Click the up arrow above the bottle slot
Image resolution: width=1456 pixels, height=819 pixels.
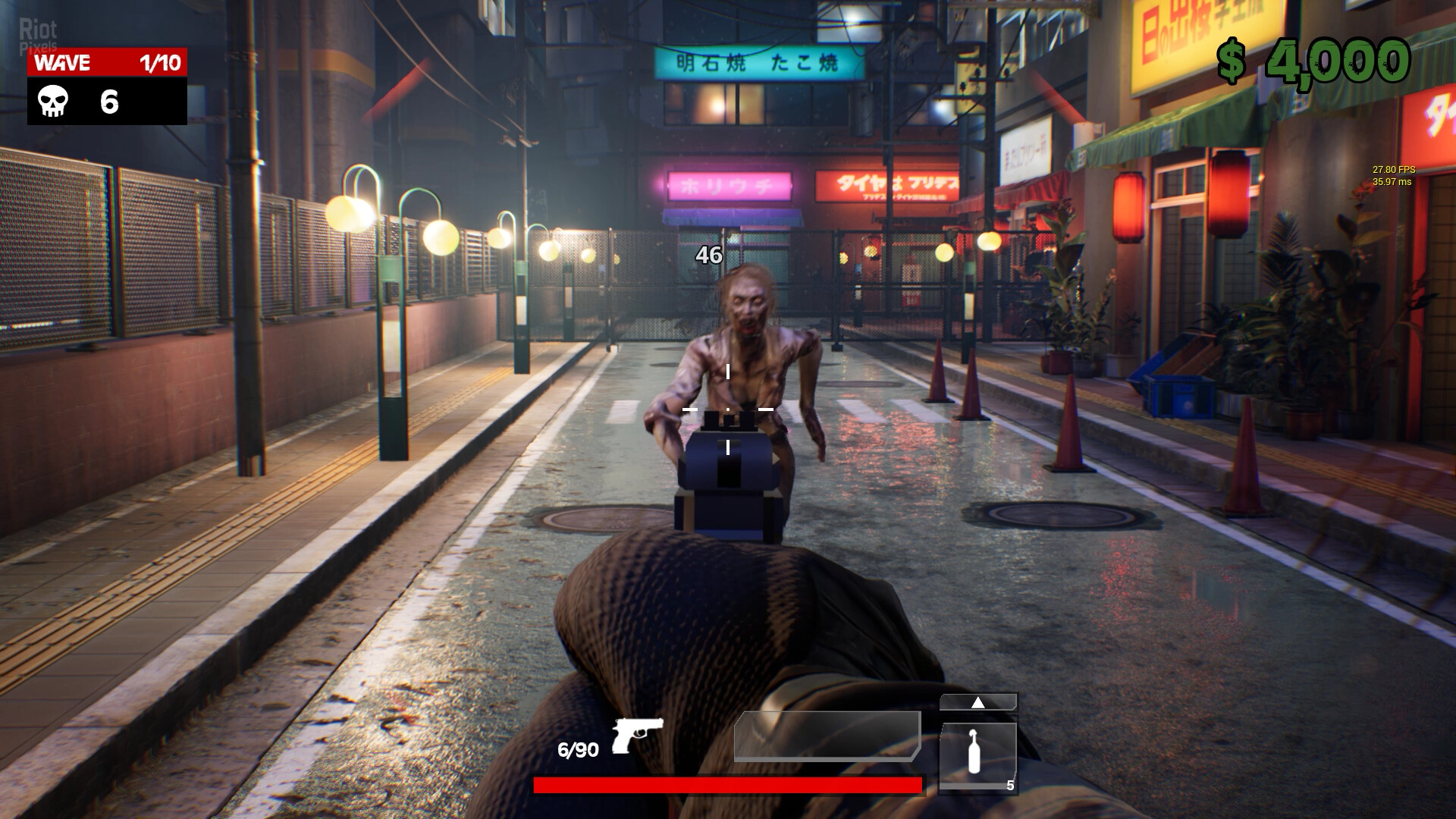coord(978,702)
